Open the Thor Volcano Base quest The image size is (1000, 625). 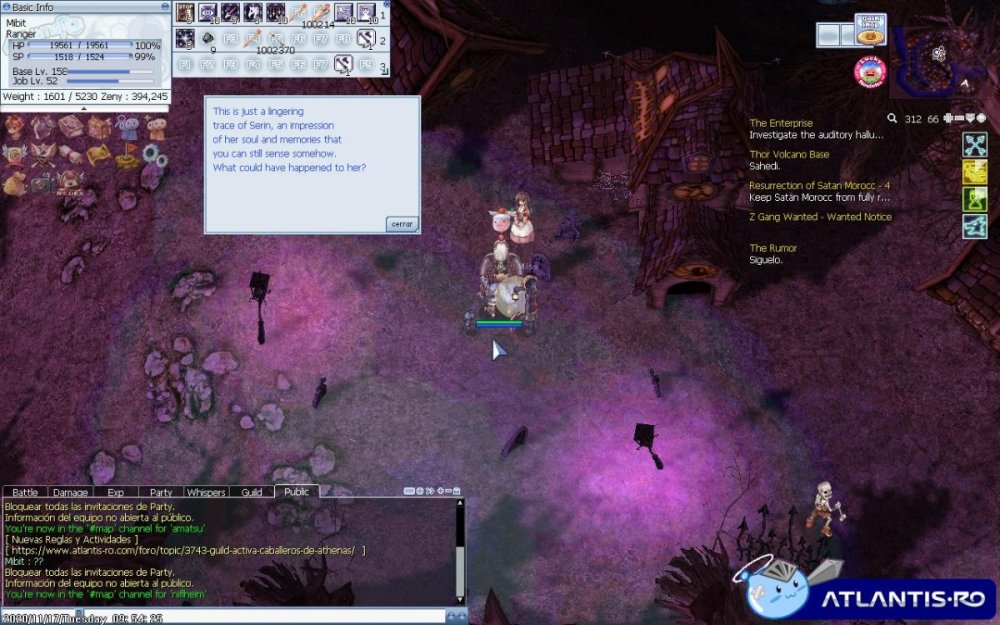789,155
